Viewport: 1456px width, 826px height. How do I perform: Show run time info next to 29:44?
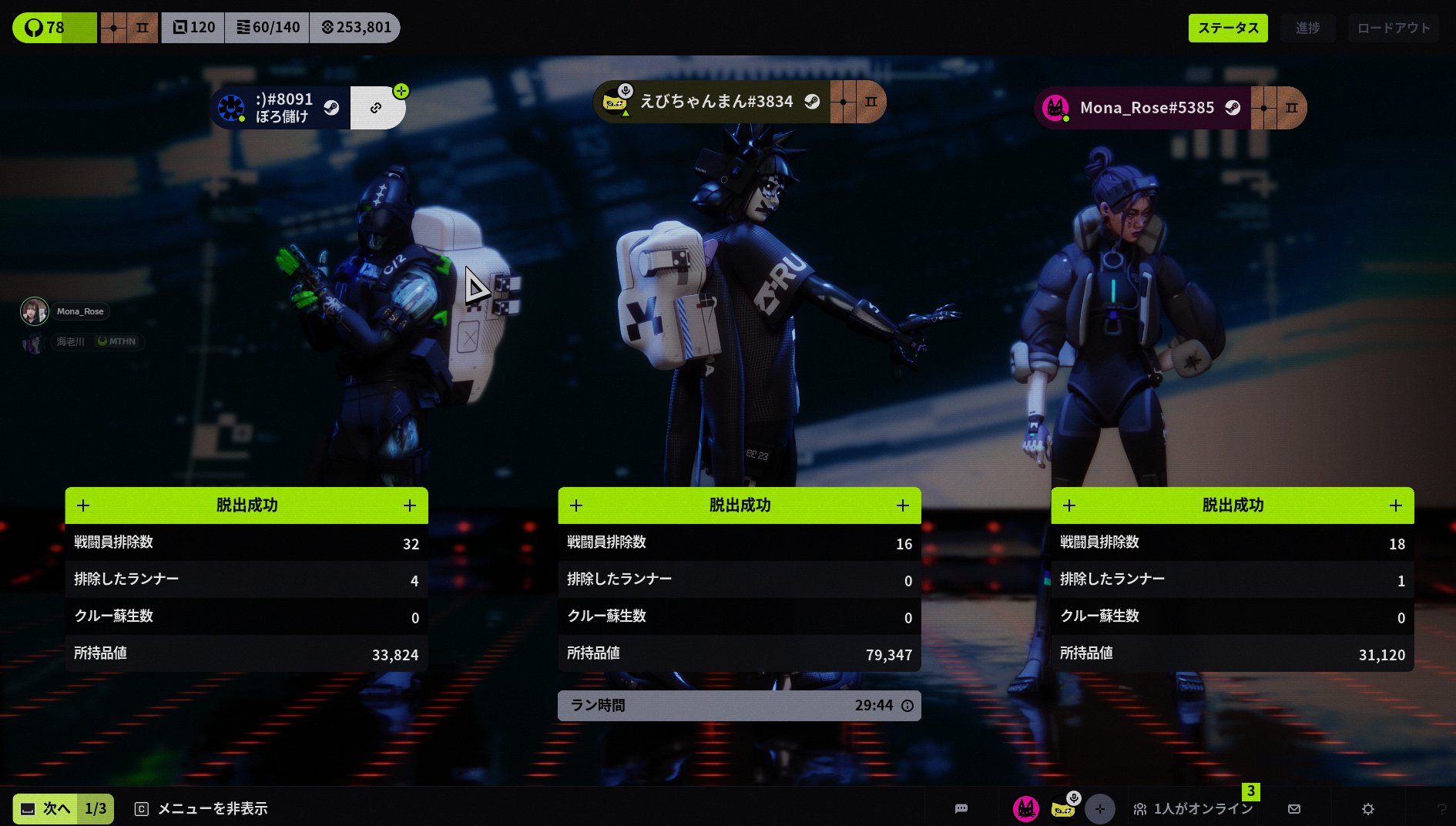[907, 706]
